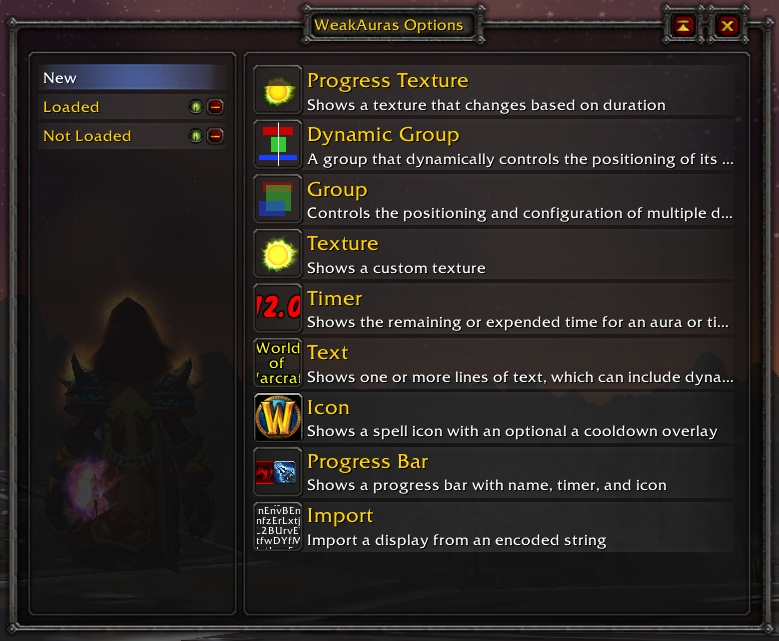Image resolution: width=779 pixels, height=641 pixels.
Task: Toggle the green eye button beside Loaded
Action: pyautogui.click(x=197, y=107)
